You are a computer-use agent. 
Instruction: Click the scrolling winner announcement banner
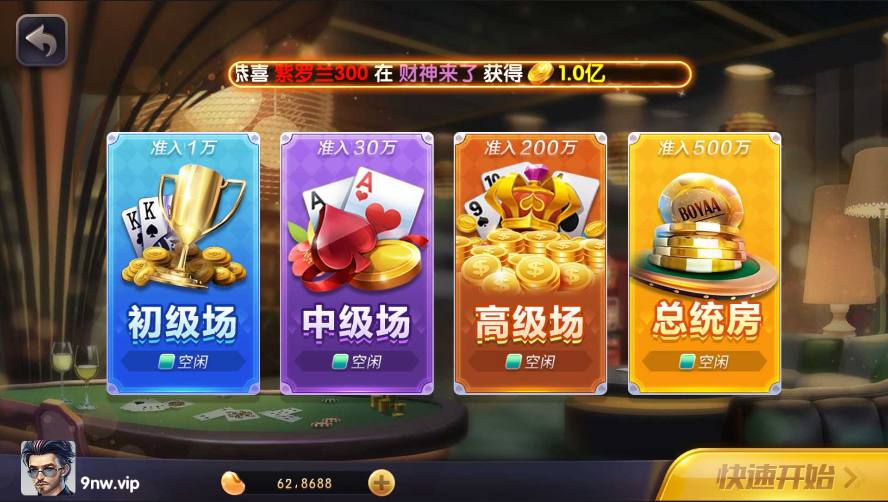click(x=460, y=73)
